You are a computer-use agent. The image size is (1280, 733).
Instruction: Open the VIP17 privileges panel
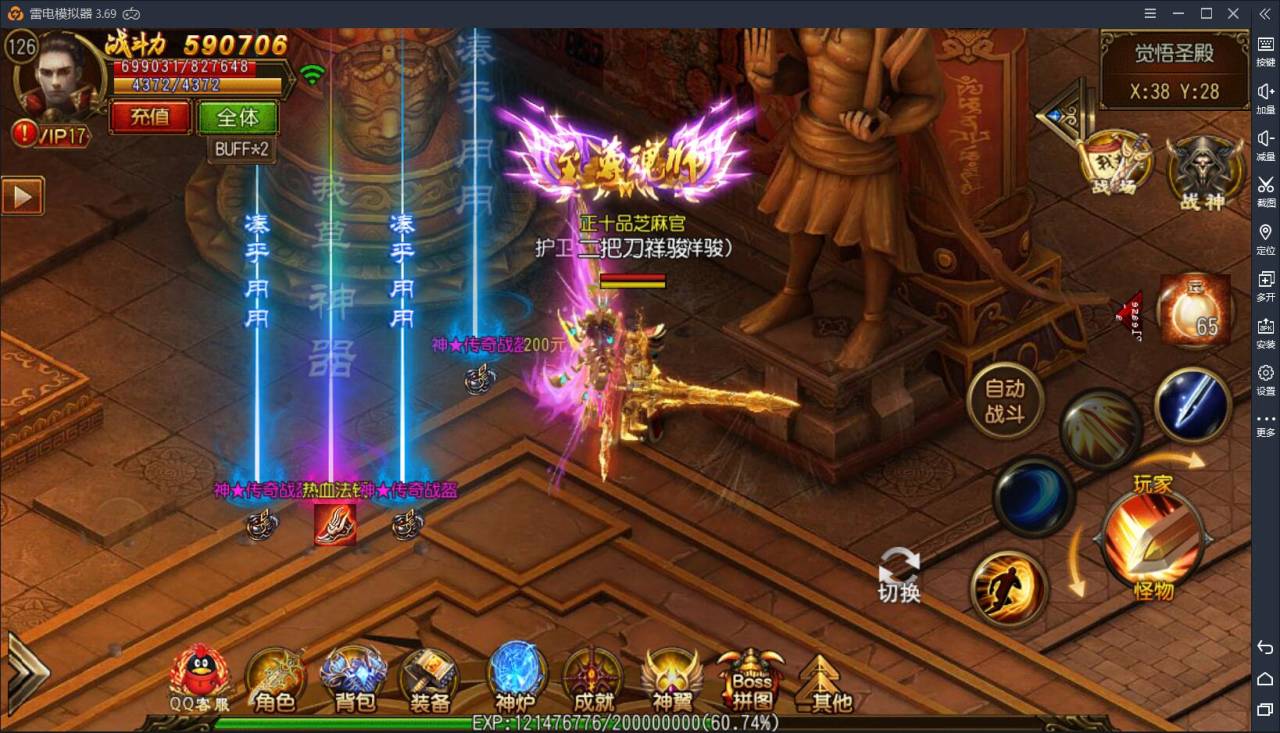(x=52, y=134)
